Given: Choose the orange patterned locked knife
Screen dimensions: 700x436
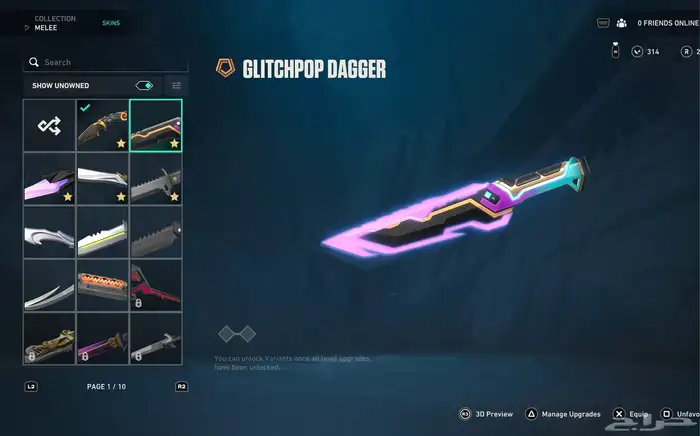Looking at the screenshot, I should (102, 285).
